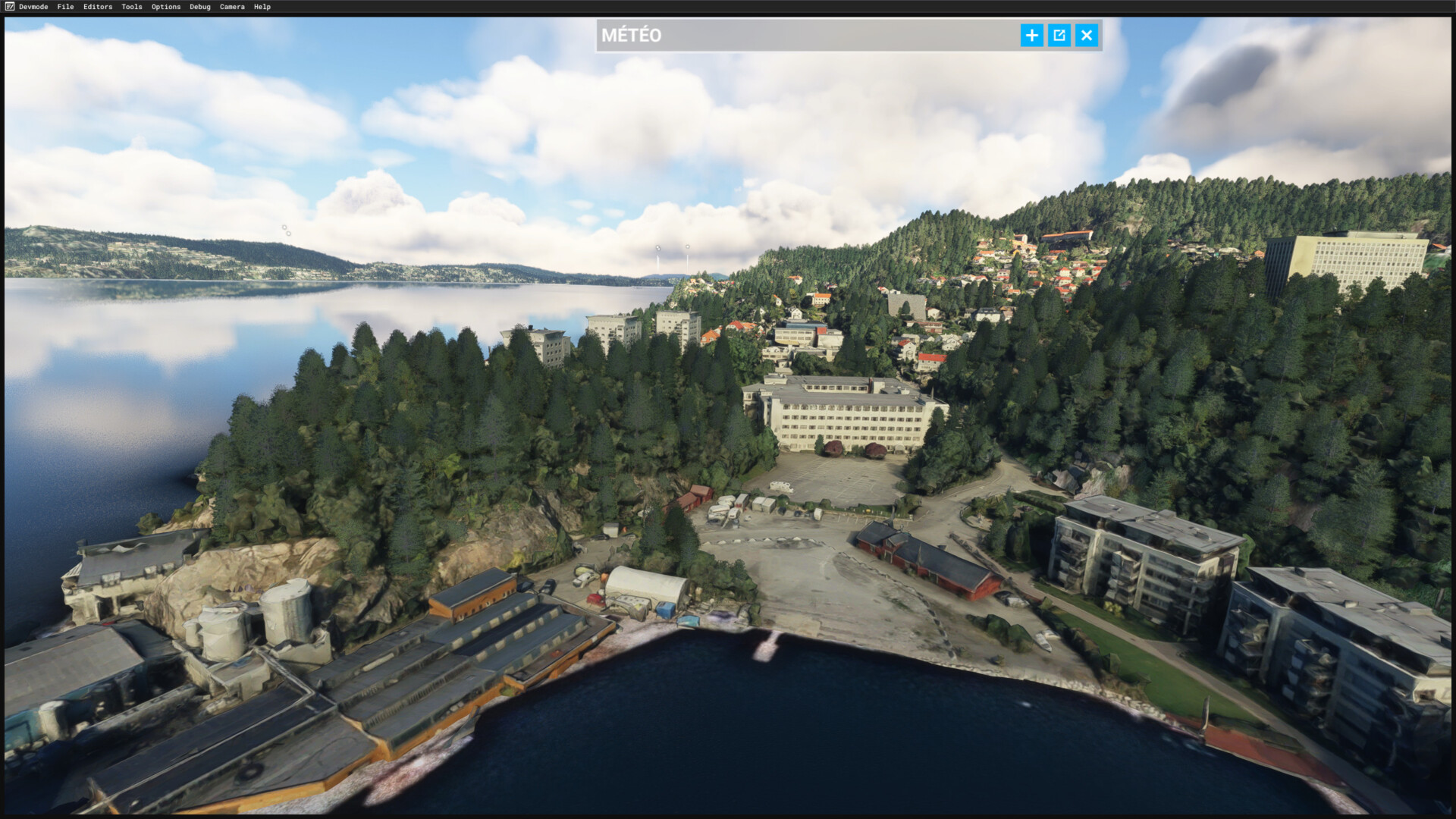Viewport: 1456px width, 819px height.
Task: Open the Options menu
Action: tap(166, 7)
